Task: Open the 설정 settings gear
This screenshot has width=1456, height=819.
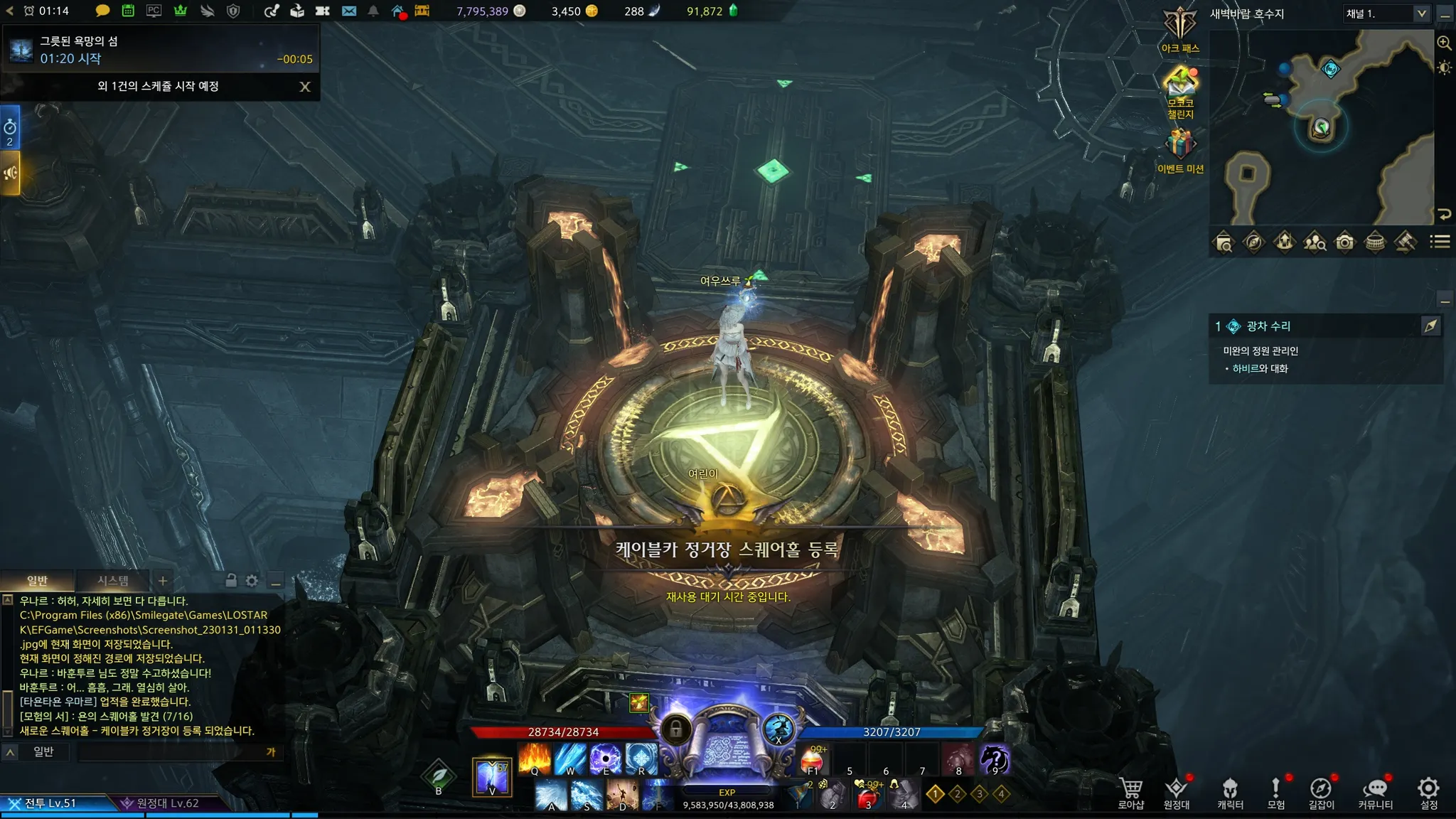Action: click(1428, 793)
